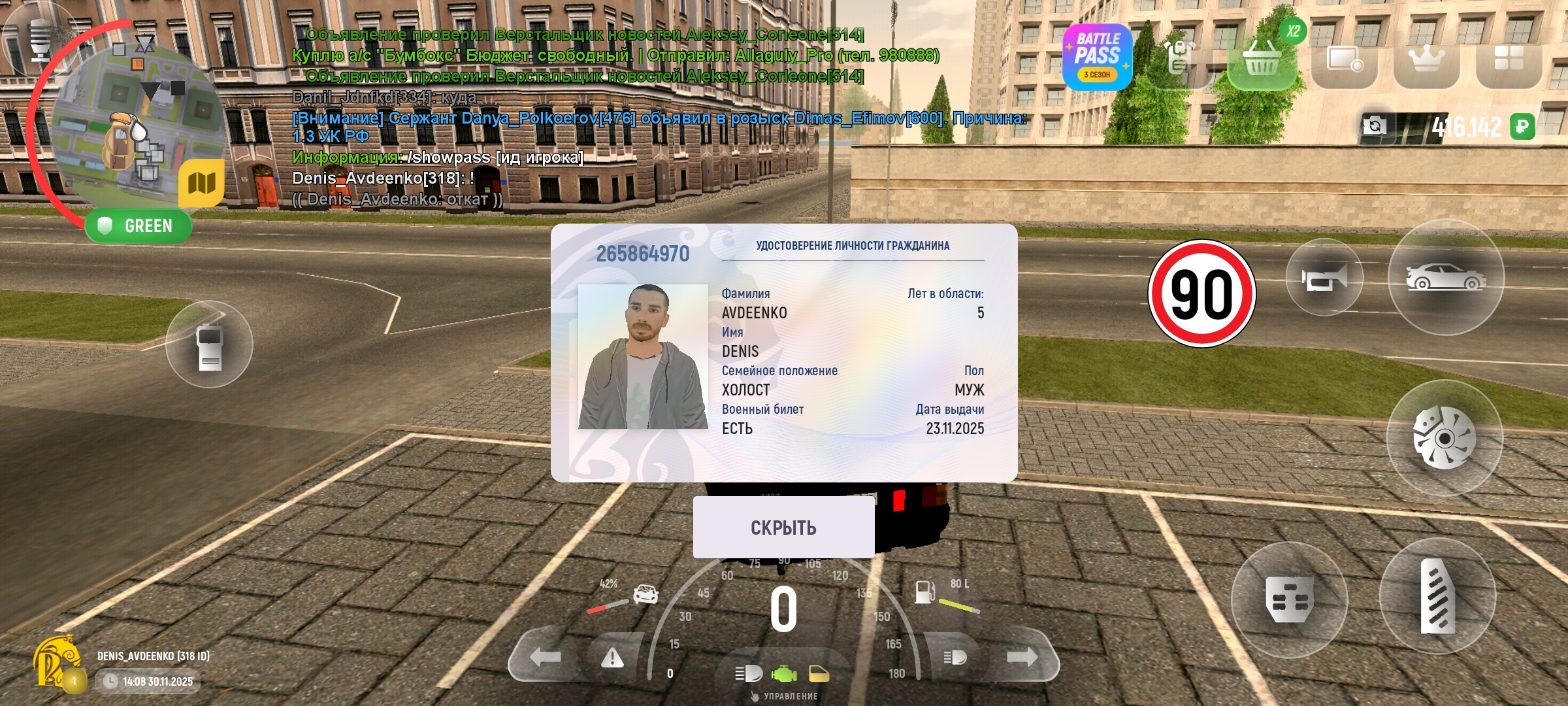Open the shopping basket store
The width and height of the screenshot is (1568, 706).
coord(1261,60)
